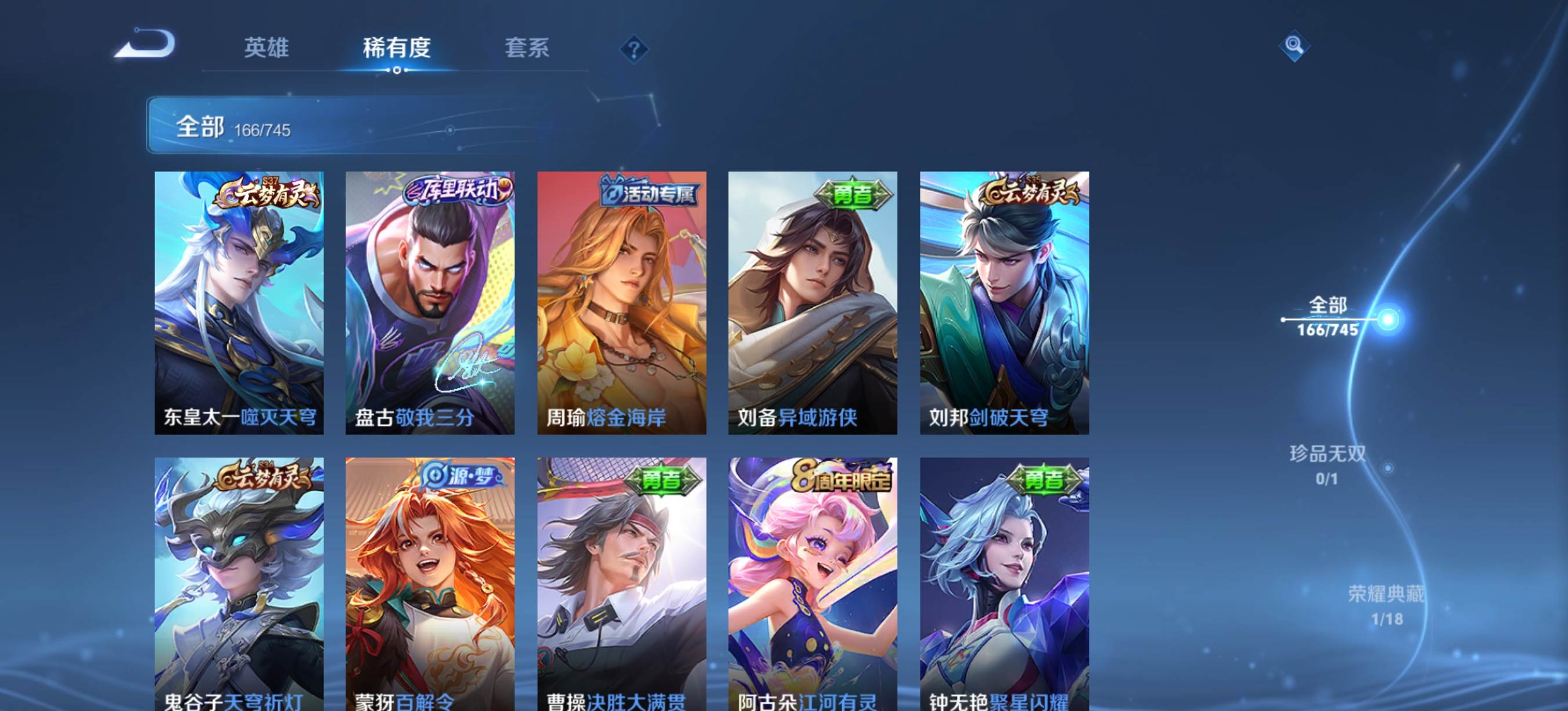This screenshot has width=1568, height=711.
Task: Open the 盘古 敬我三分 skin card
Action: pos(430,303)
